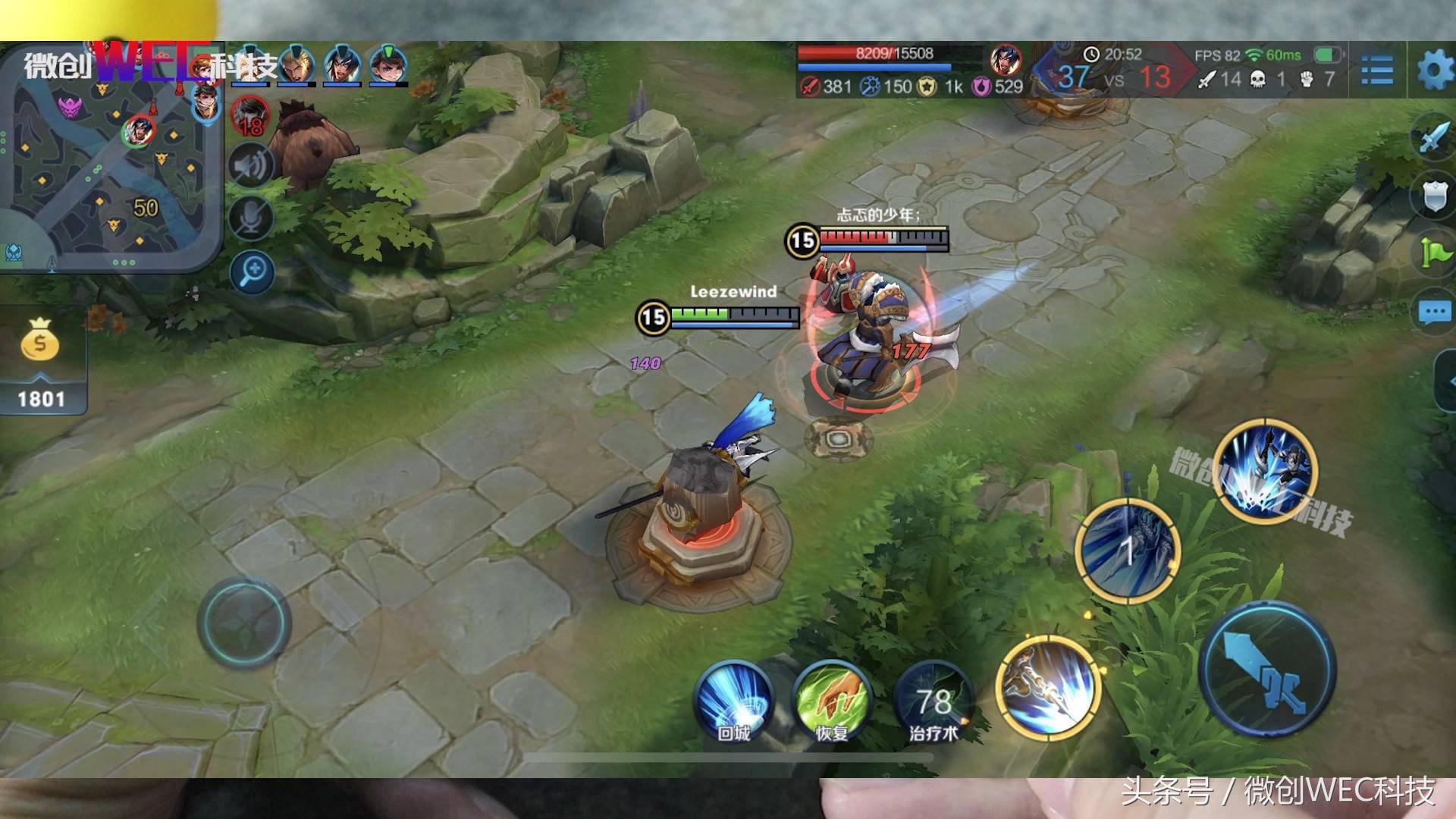Send the shield defend signal
Viewport: 1456px width, 819px height.
[1435, 195]
